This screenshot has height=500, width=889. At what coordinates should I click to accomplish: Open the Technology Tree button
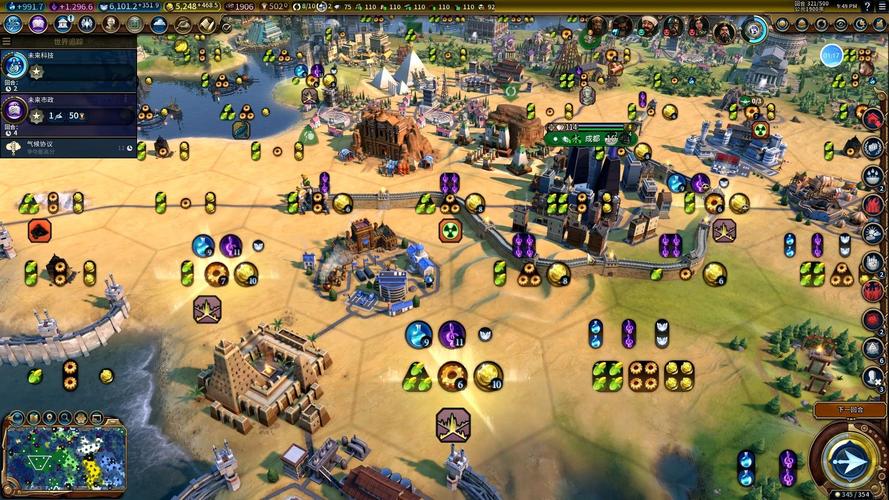point(13,24)
